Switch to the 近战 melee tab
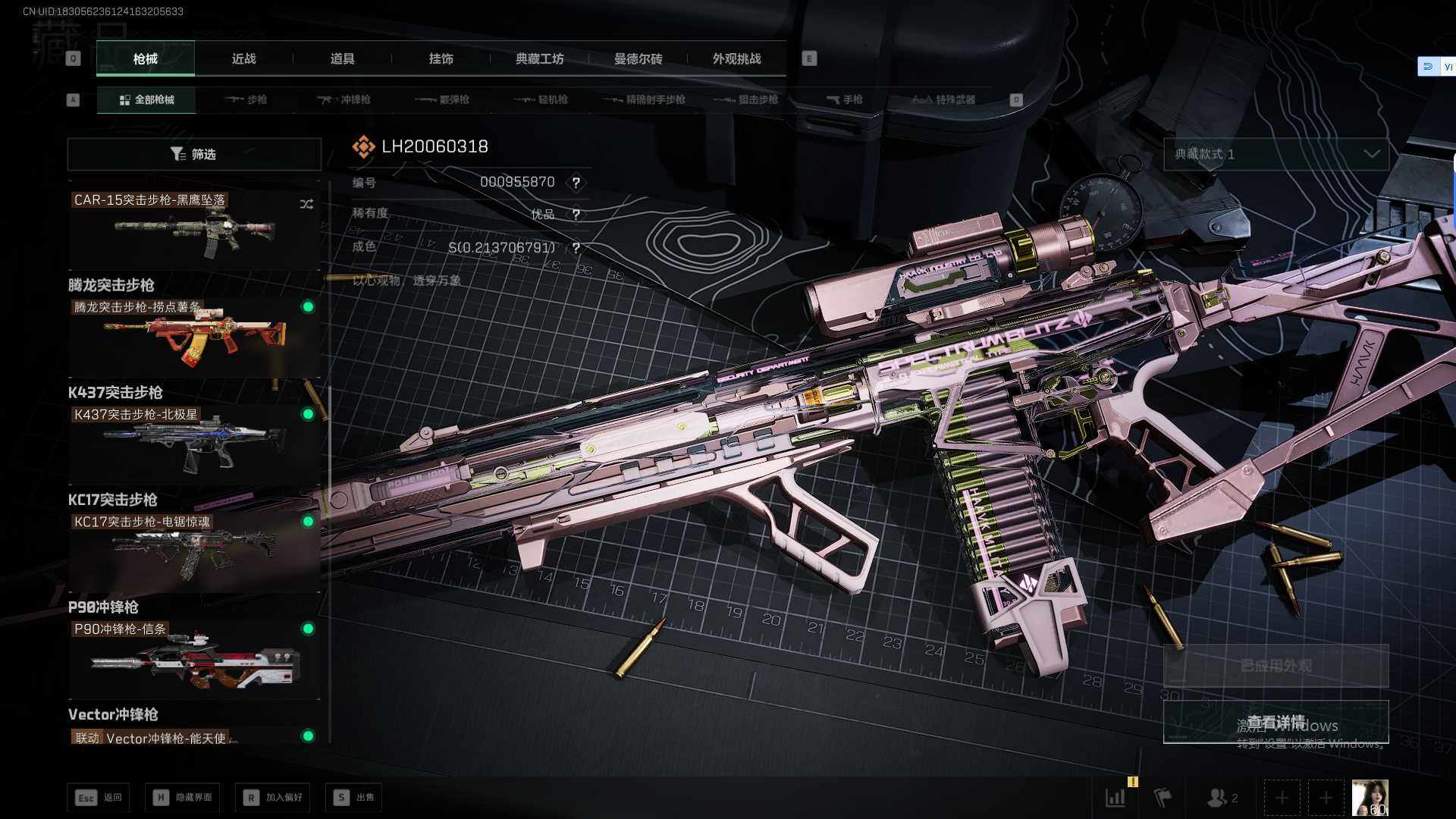 (x=243, y=59)
